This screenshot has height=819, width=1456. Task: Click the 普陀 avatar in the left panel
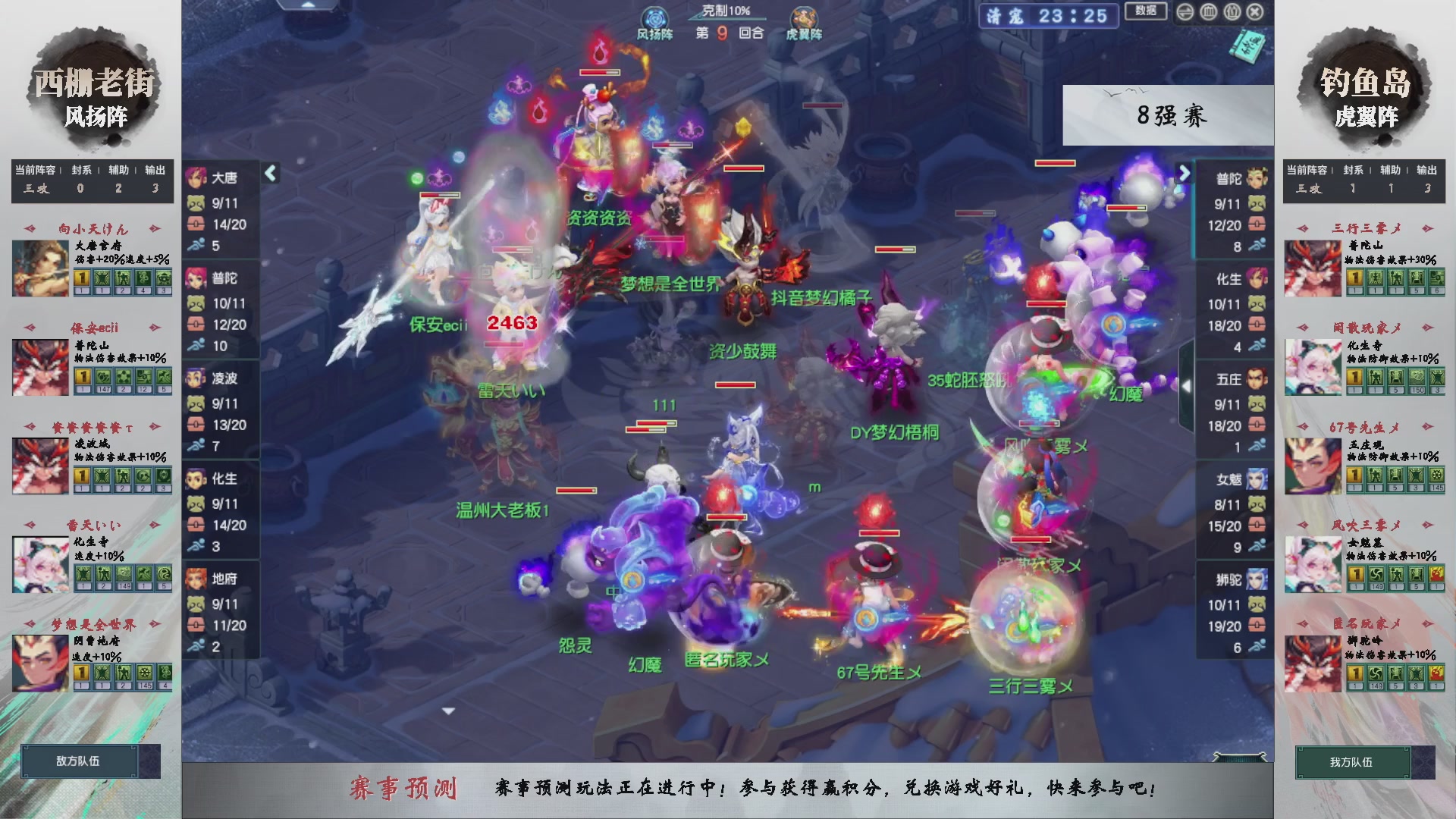[x=197, y=276]
